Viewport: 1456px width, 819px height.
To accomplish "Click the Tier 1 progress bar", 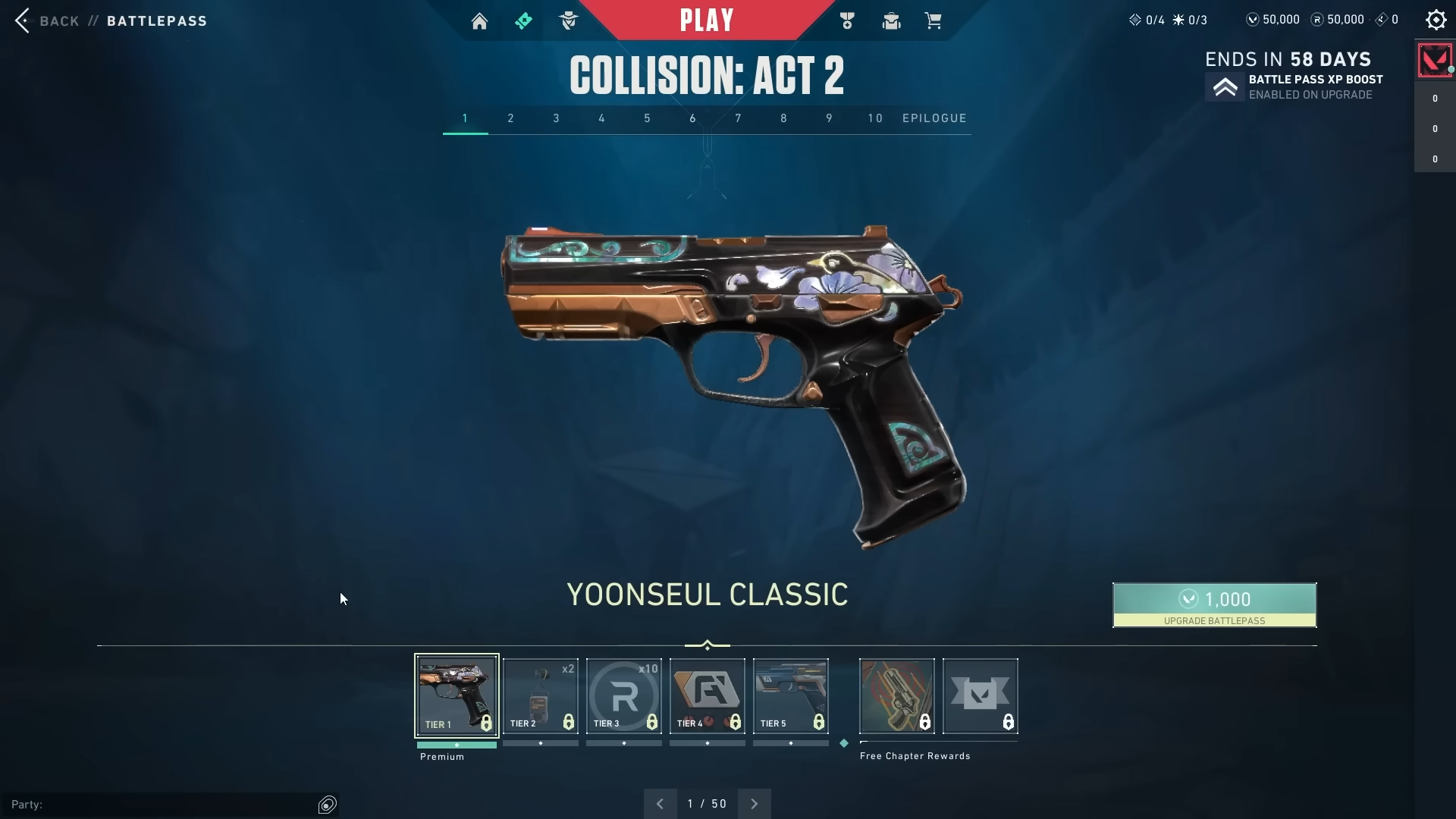I will pyautogui.click(x=456, y=745).
